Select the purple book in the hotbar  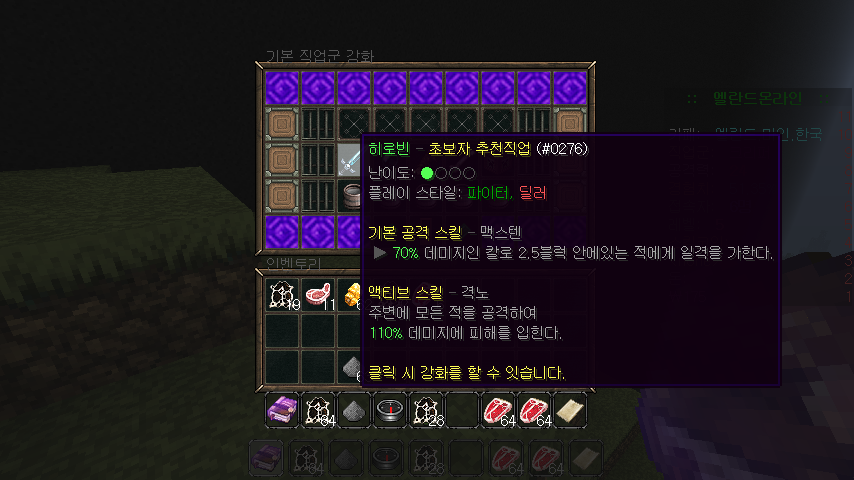pos(282,410)
